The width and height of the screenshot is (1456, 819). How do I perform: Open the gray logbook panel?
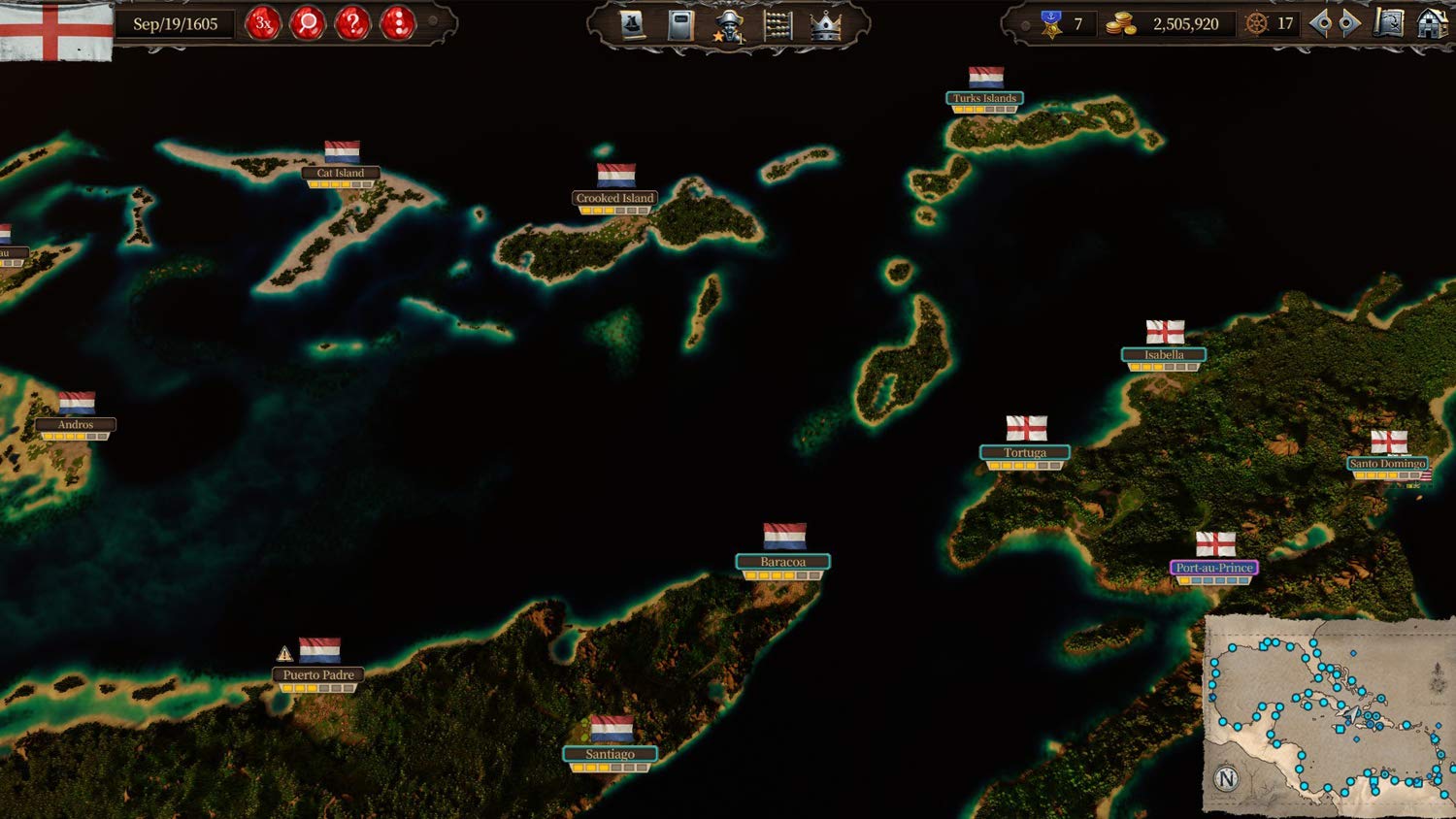point(681,25)
